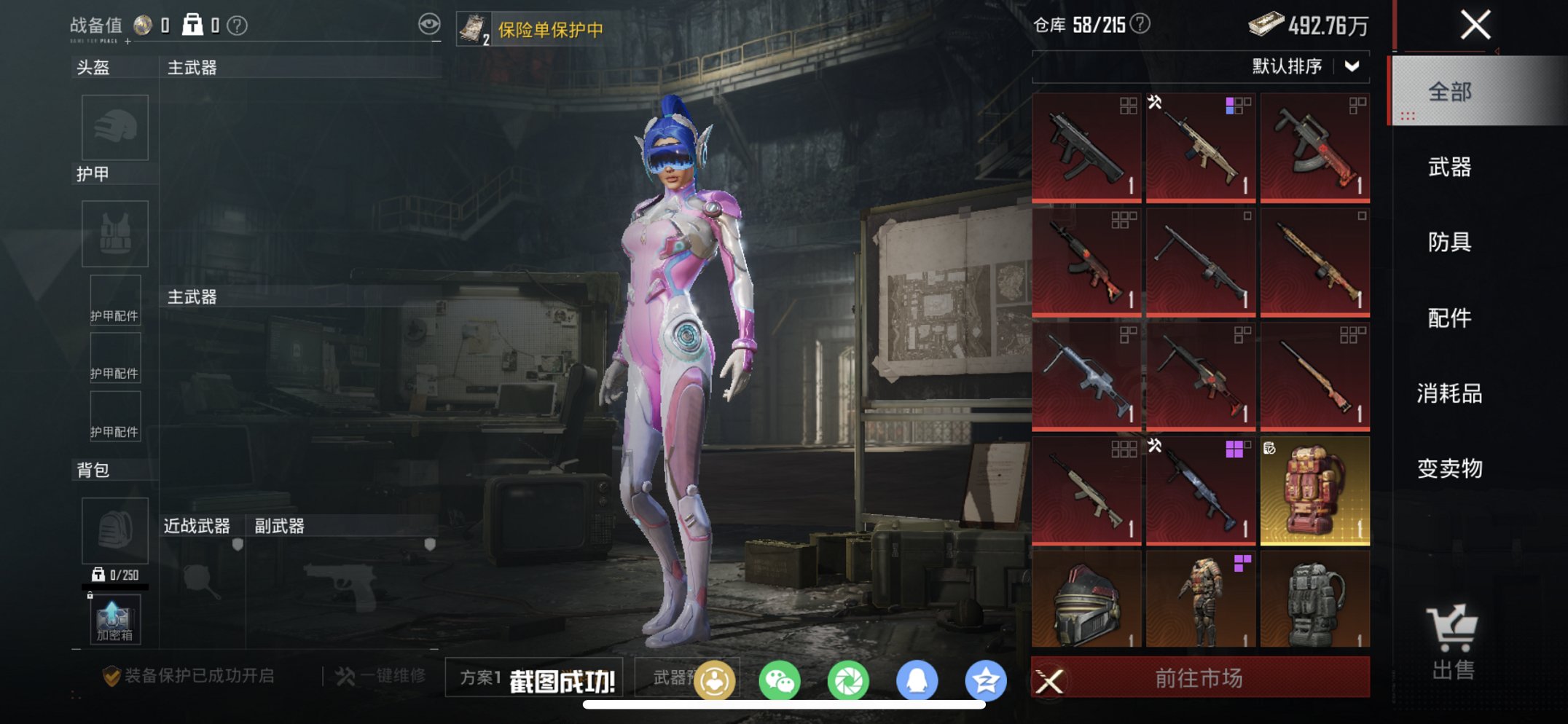
Task: Toggle the eye preview icon at top
Action: point(431,23)
